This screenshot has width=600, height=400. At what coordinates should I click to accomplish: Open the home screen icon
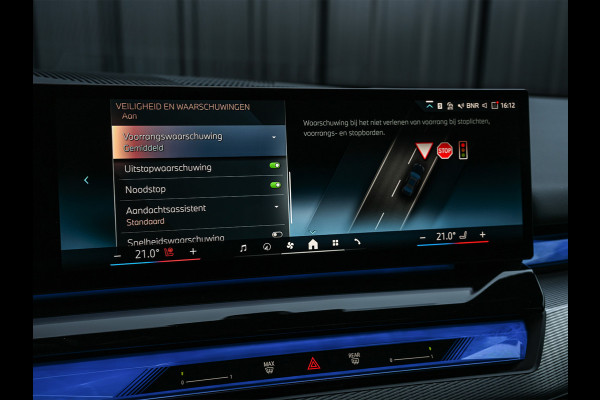click(x=312, y=243)
